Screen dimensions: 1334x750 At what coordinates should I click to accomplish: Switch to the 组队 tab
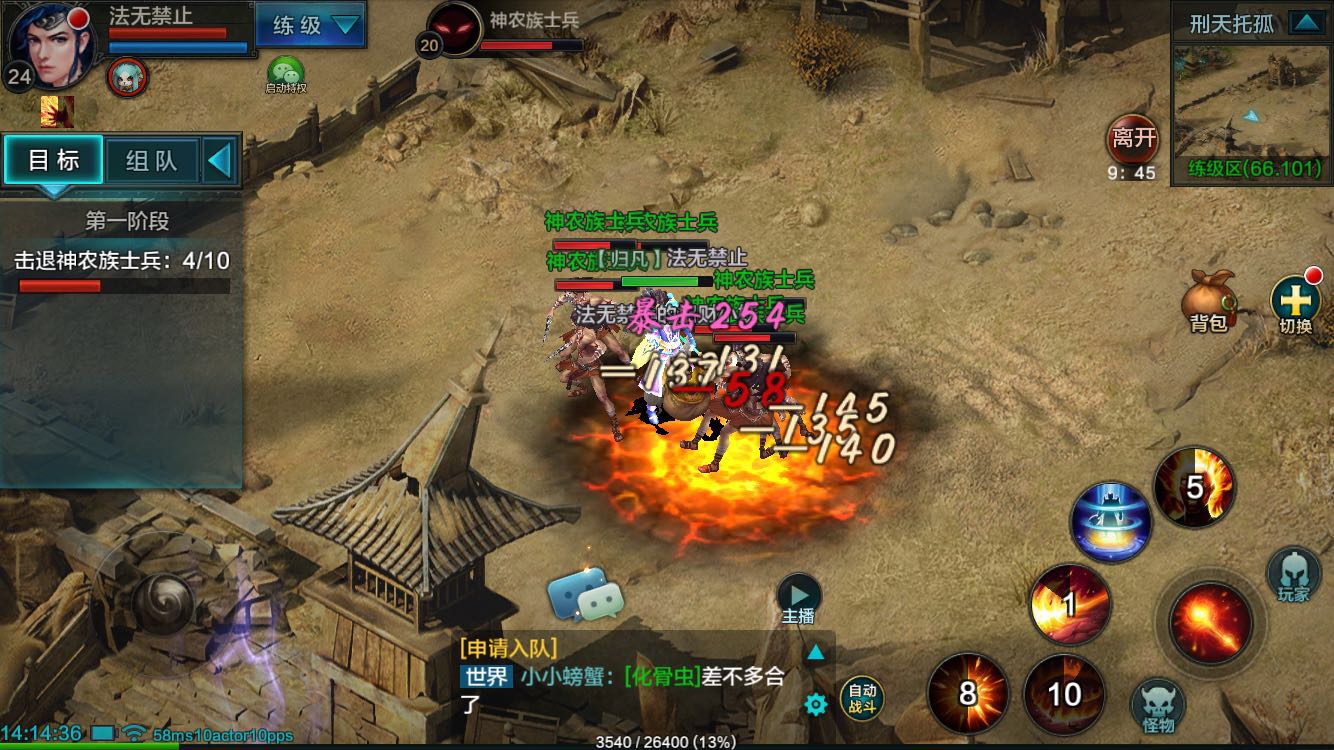pos(151,160)
